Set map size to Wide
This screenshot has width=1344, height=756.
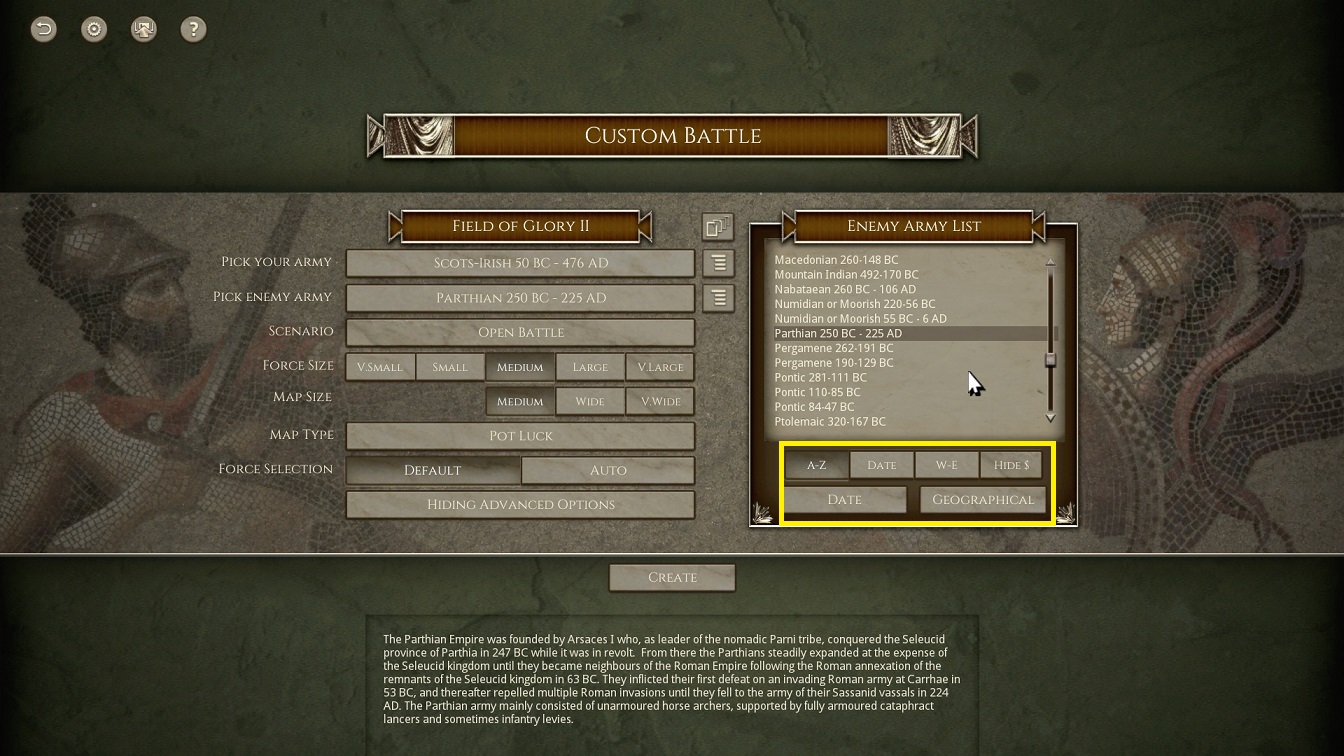tap(590, 402)
